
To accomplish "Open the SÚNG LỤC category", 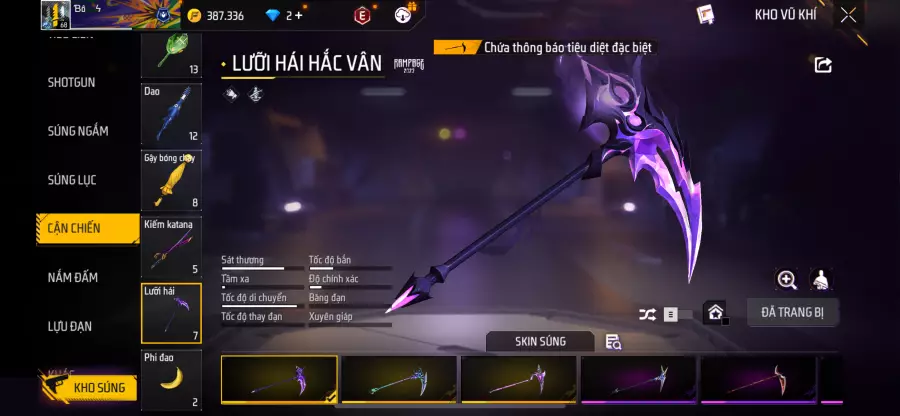I will tap(72, 180).
